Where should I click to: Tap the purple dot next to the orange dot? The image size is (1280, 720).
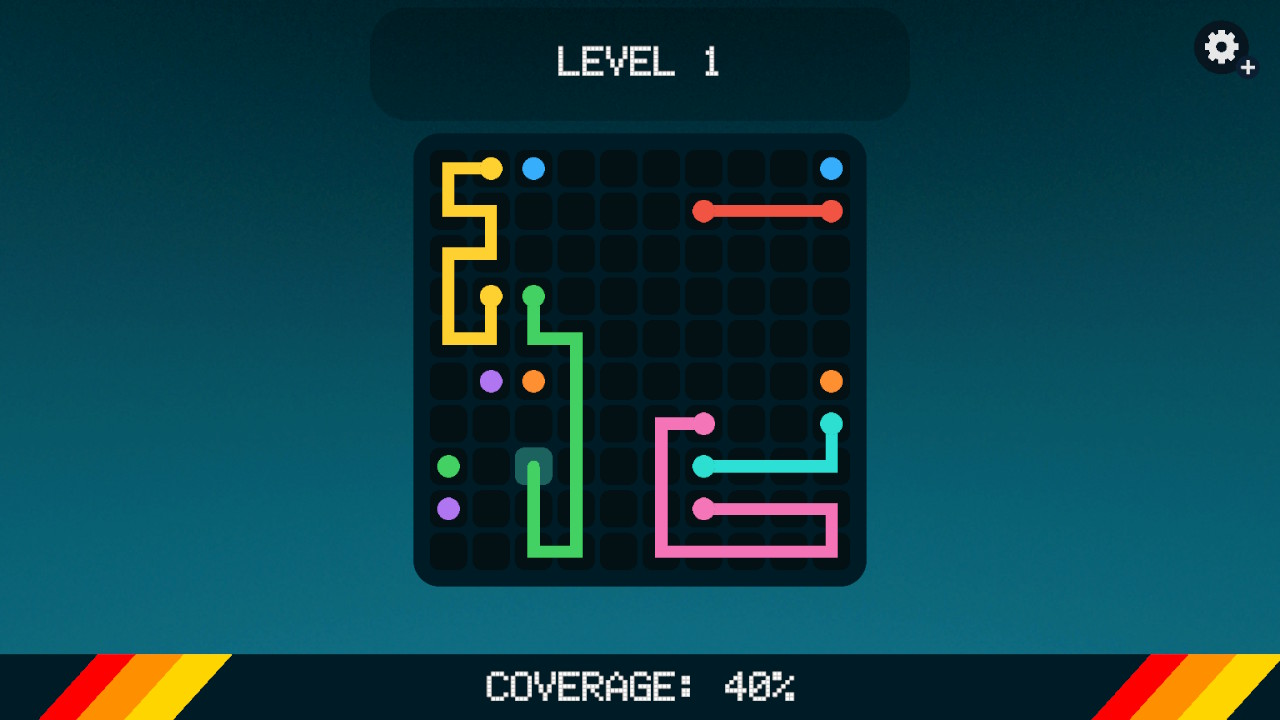[489, 379]
